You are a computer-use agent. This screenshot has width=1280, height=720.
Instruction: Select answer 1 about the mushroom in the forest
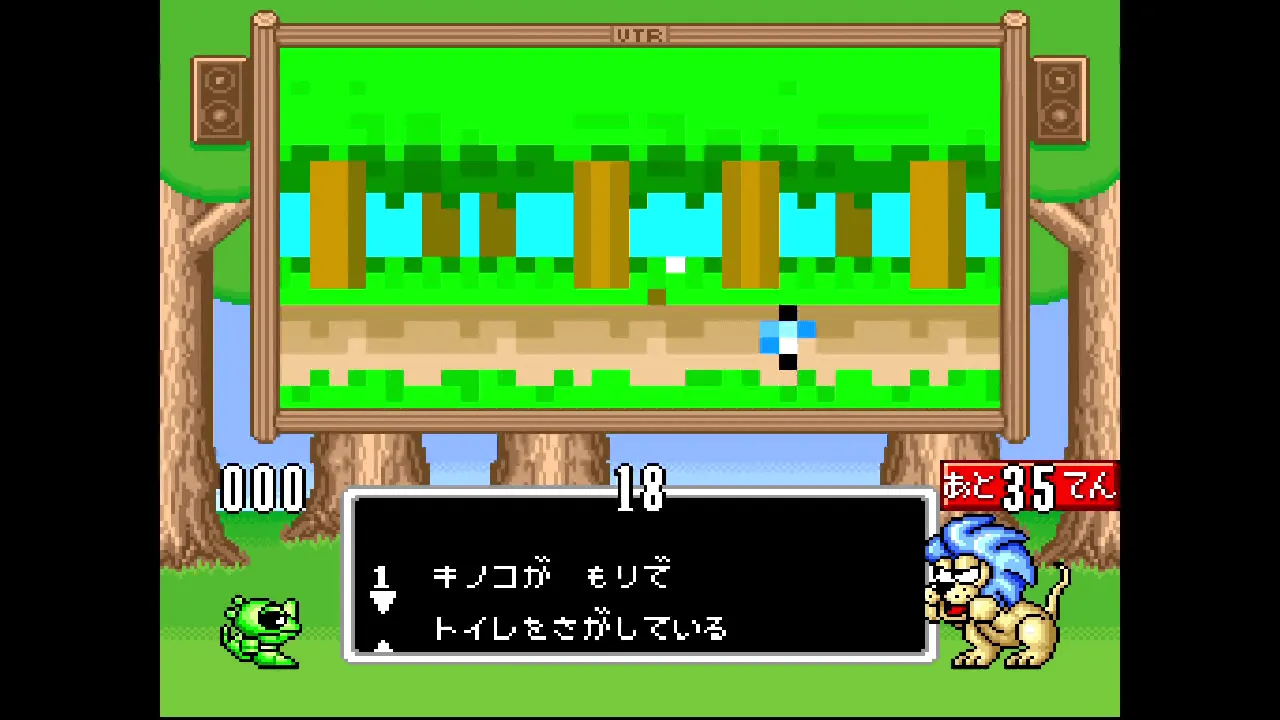point(551,577)
